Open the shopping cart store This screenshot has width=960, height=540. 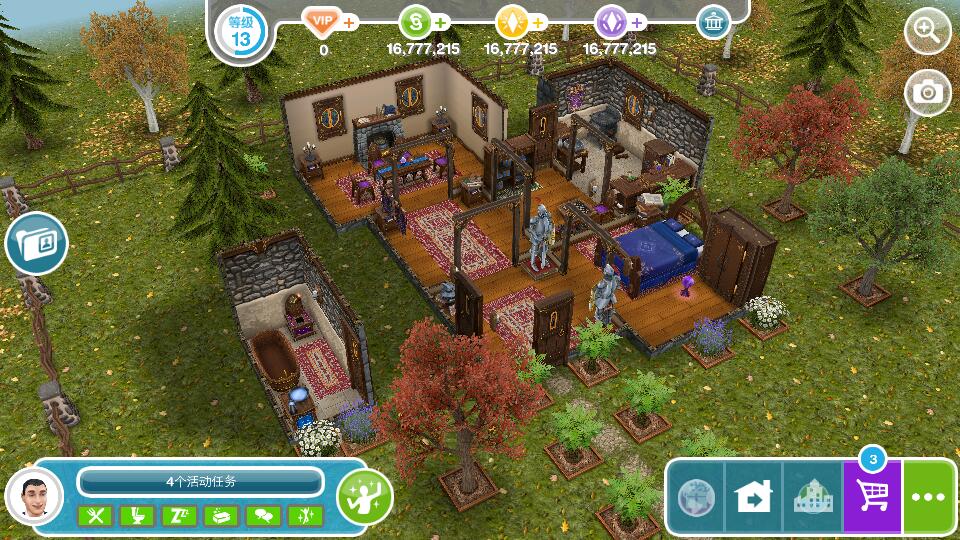tap(872, 497)
